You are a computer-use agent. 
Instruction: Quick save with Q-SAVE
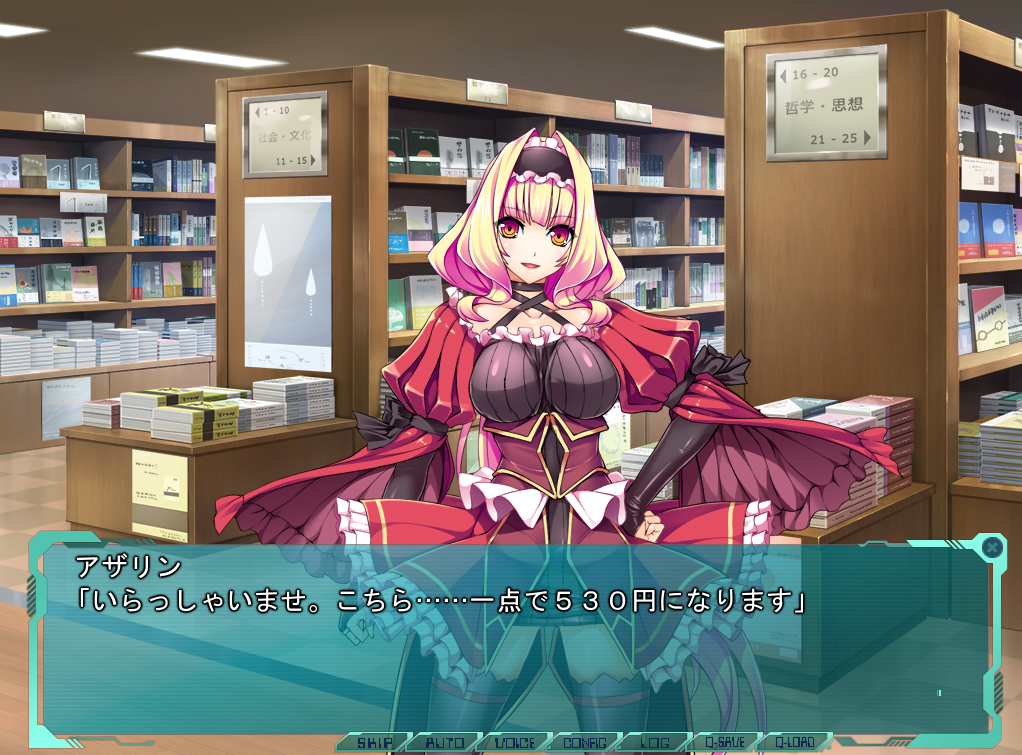coord(726,743)
